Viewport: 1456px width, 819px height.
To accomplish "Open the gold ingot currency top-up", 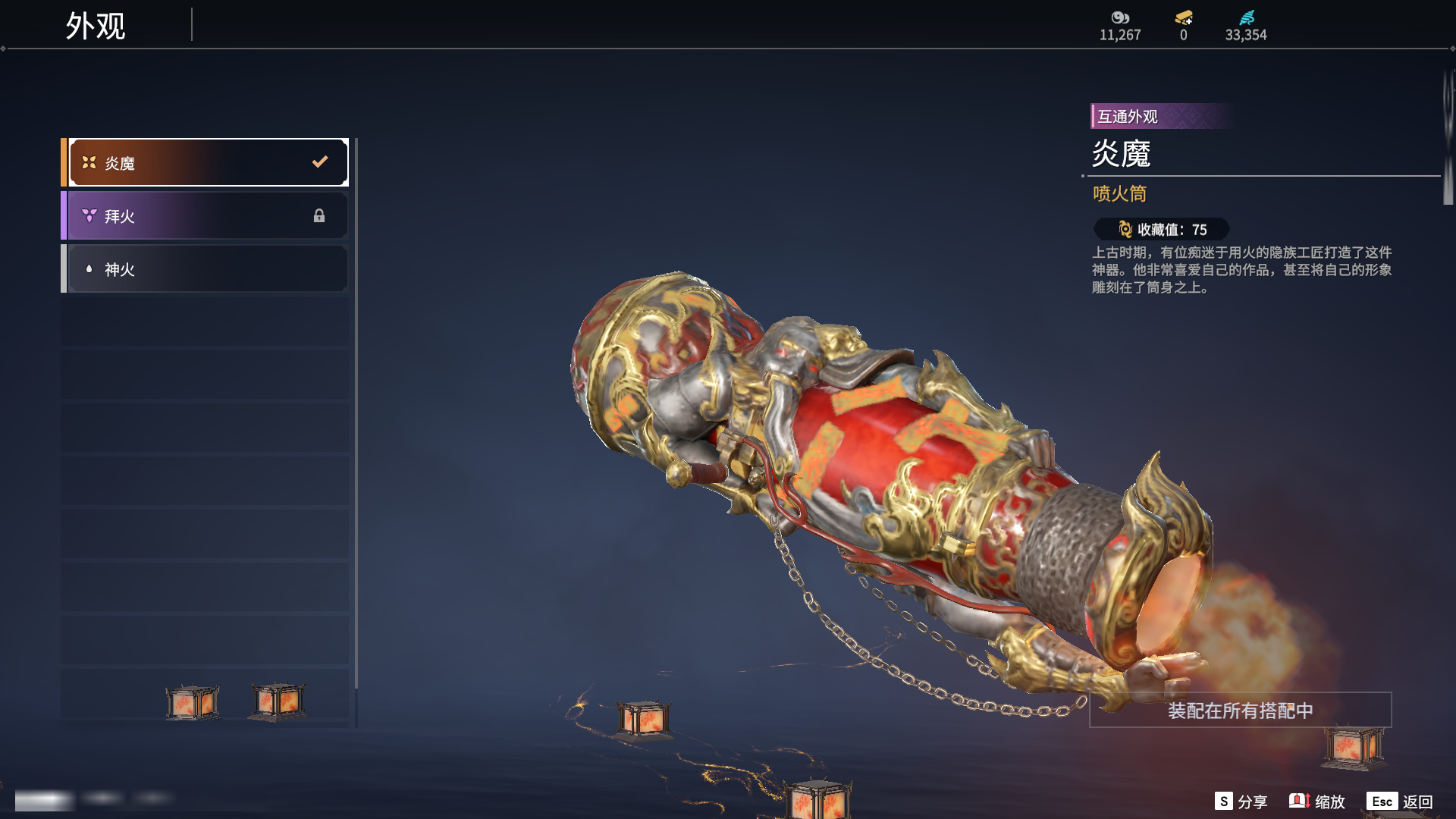I will pos(1183,18).
